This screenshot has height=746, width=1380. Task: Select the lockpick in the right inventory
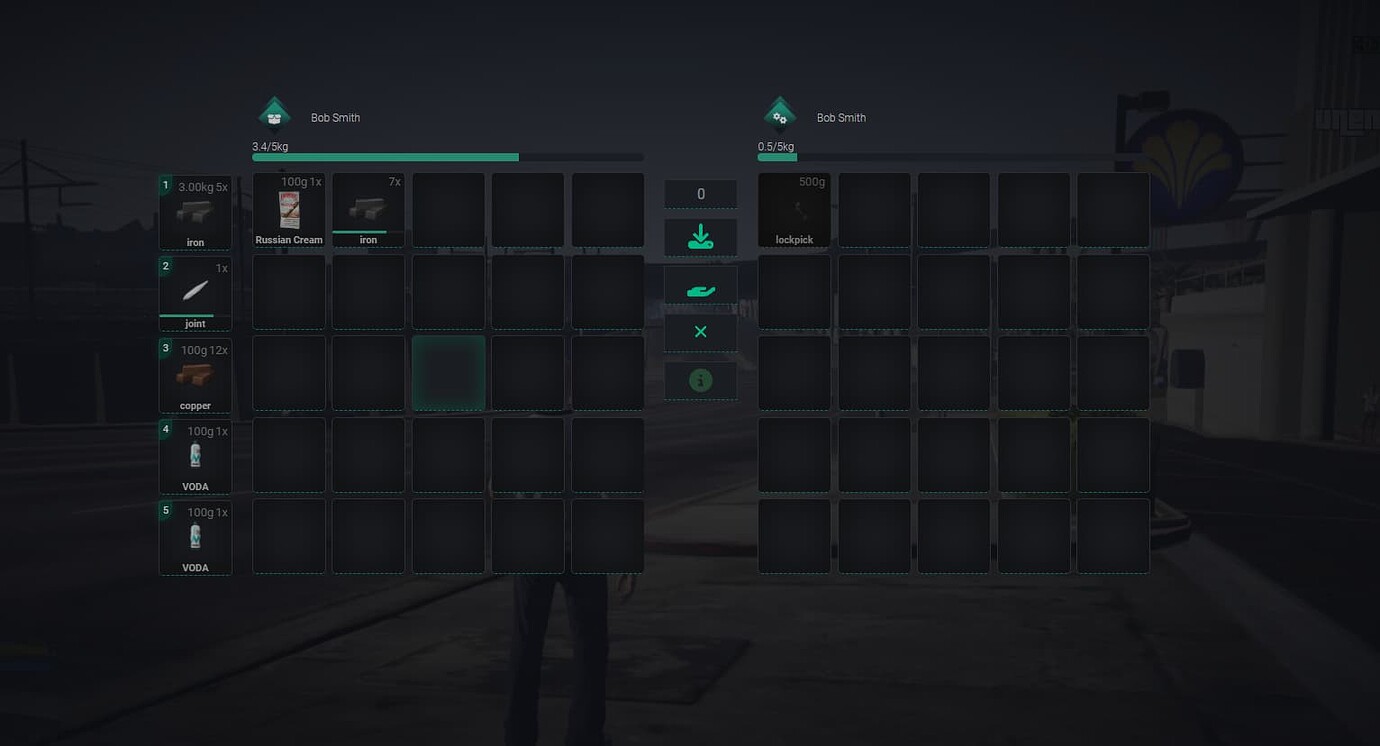[x=793, y=210]
